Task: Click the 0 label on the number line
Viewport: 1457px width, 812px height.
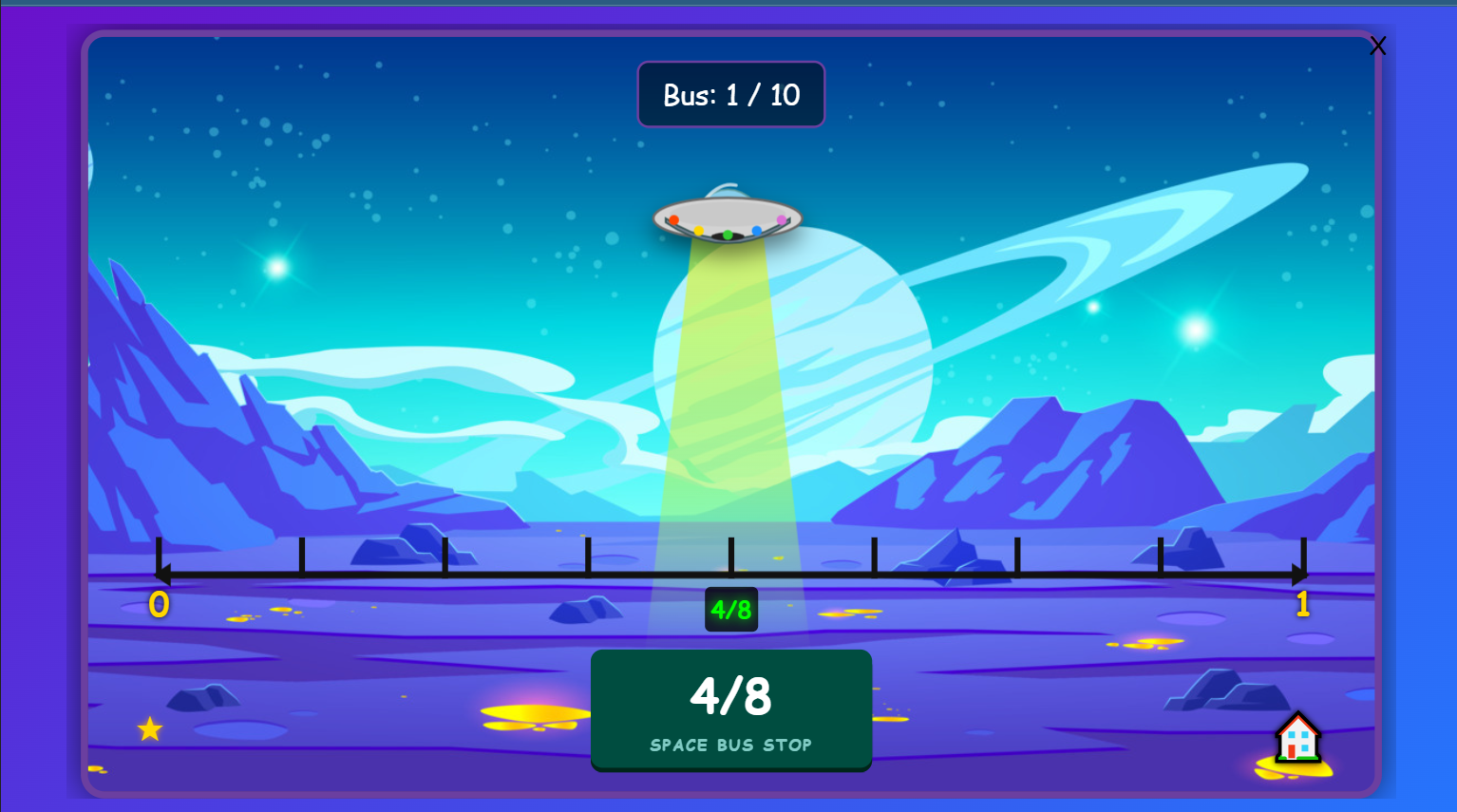Action: click(159, 604)
